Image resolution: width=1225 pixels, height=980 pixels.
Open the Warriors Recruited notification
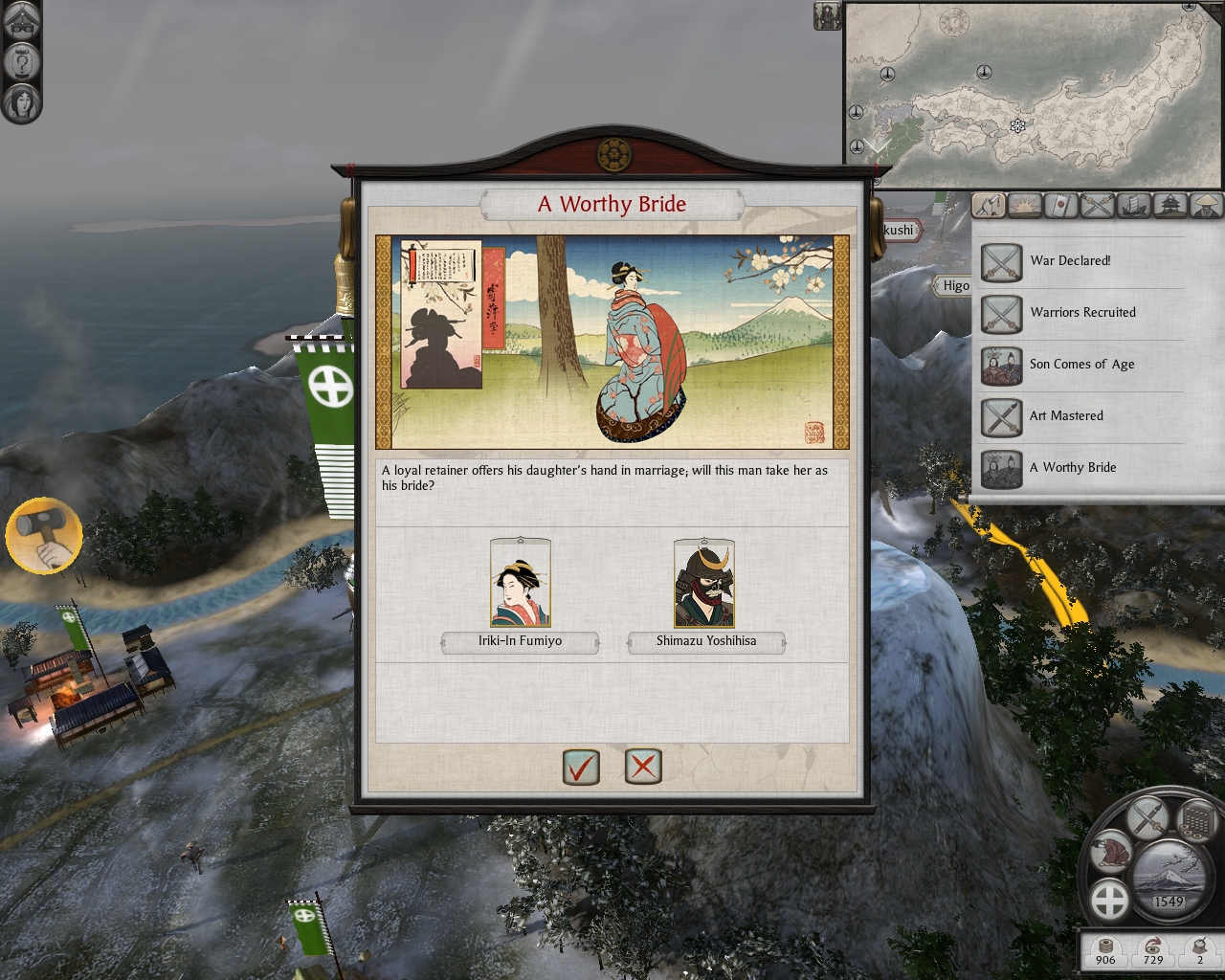click(x=1002, y=313)
